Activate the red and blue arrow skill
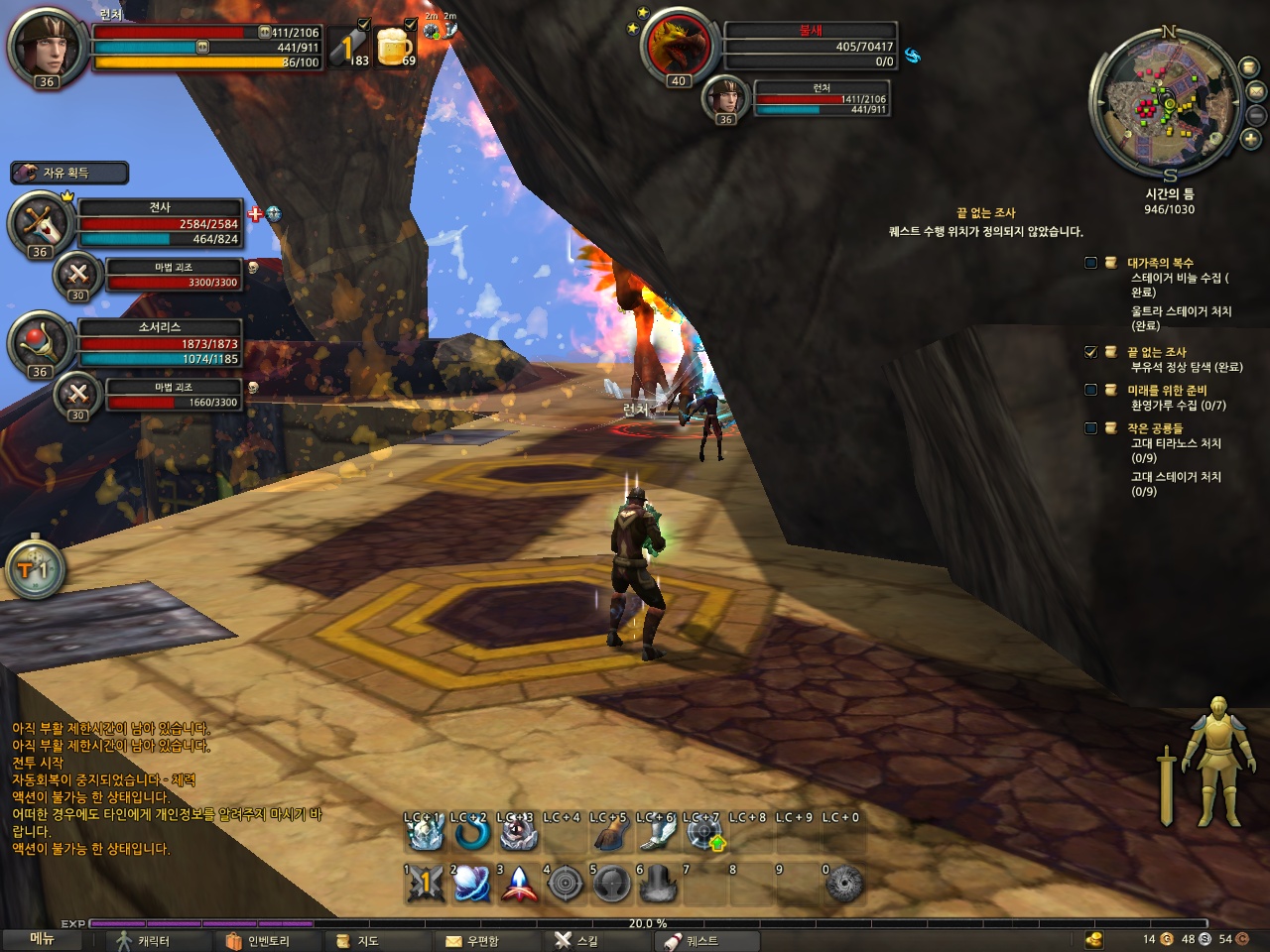Viewport: 1270px width, 952px height. tap(518, 883)
